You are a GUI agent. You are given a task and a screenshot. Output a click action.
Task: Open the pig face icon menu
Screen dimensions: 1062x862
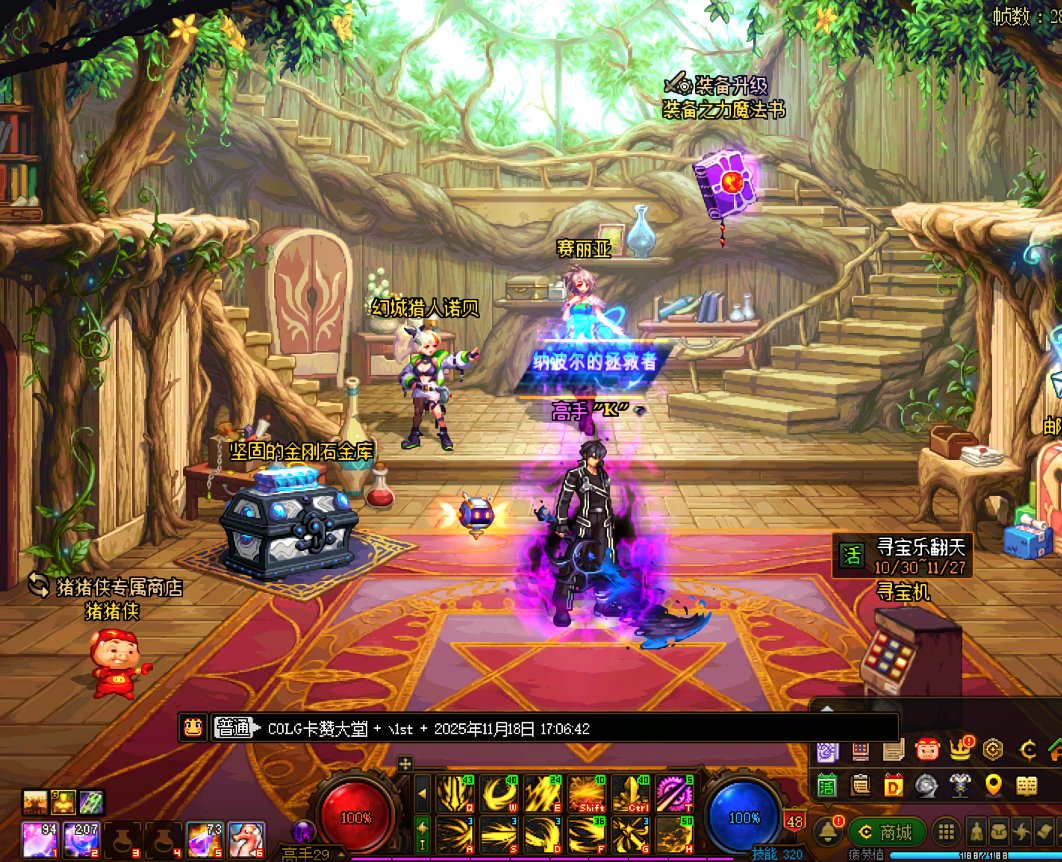pyautogui.click(x=927, y=748)
